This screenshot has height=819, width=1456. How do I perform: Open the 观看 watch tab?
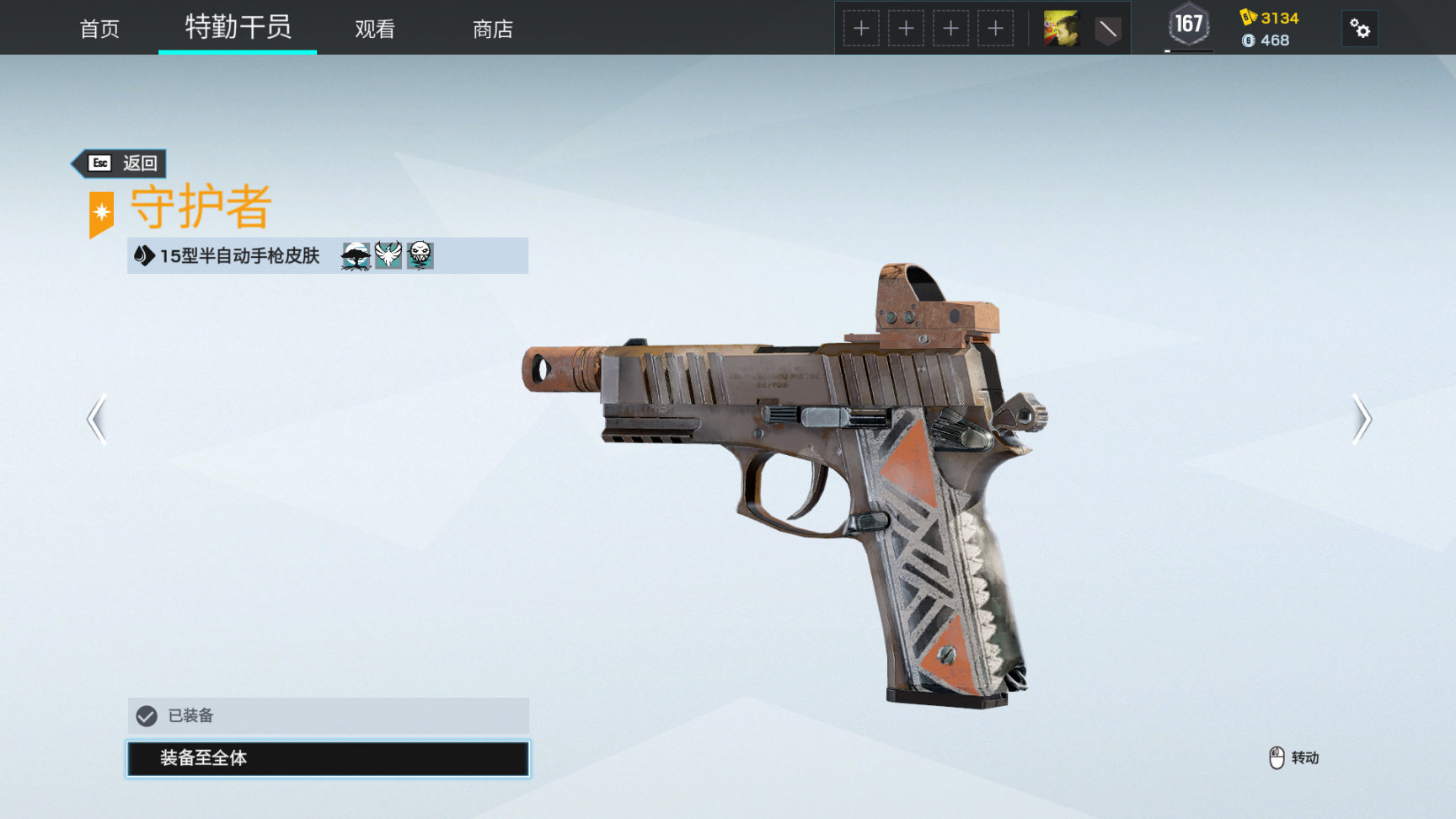(x=375, y=29)
